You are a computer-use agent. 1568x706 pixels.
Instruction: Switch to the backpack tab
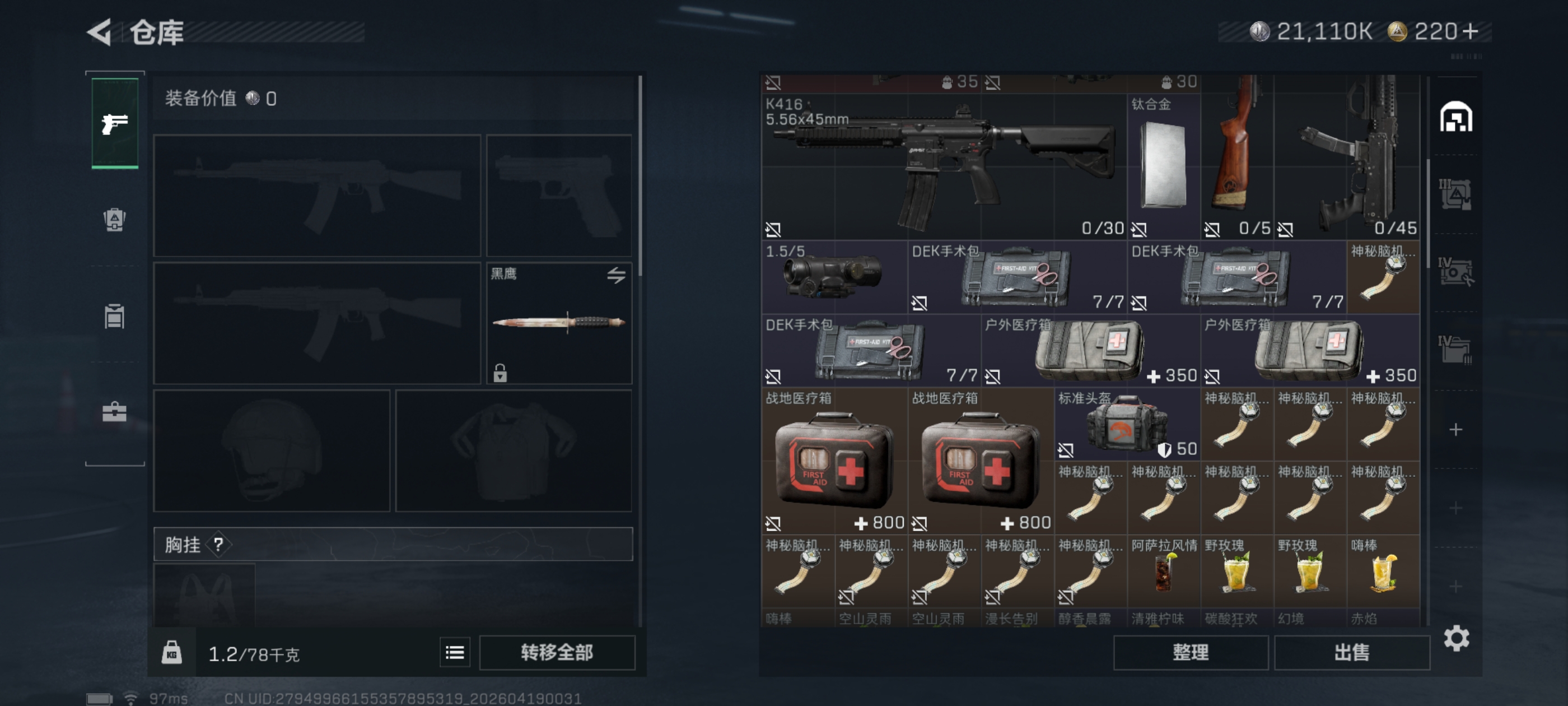click(x=114, y=220)
